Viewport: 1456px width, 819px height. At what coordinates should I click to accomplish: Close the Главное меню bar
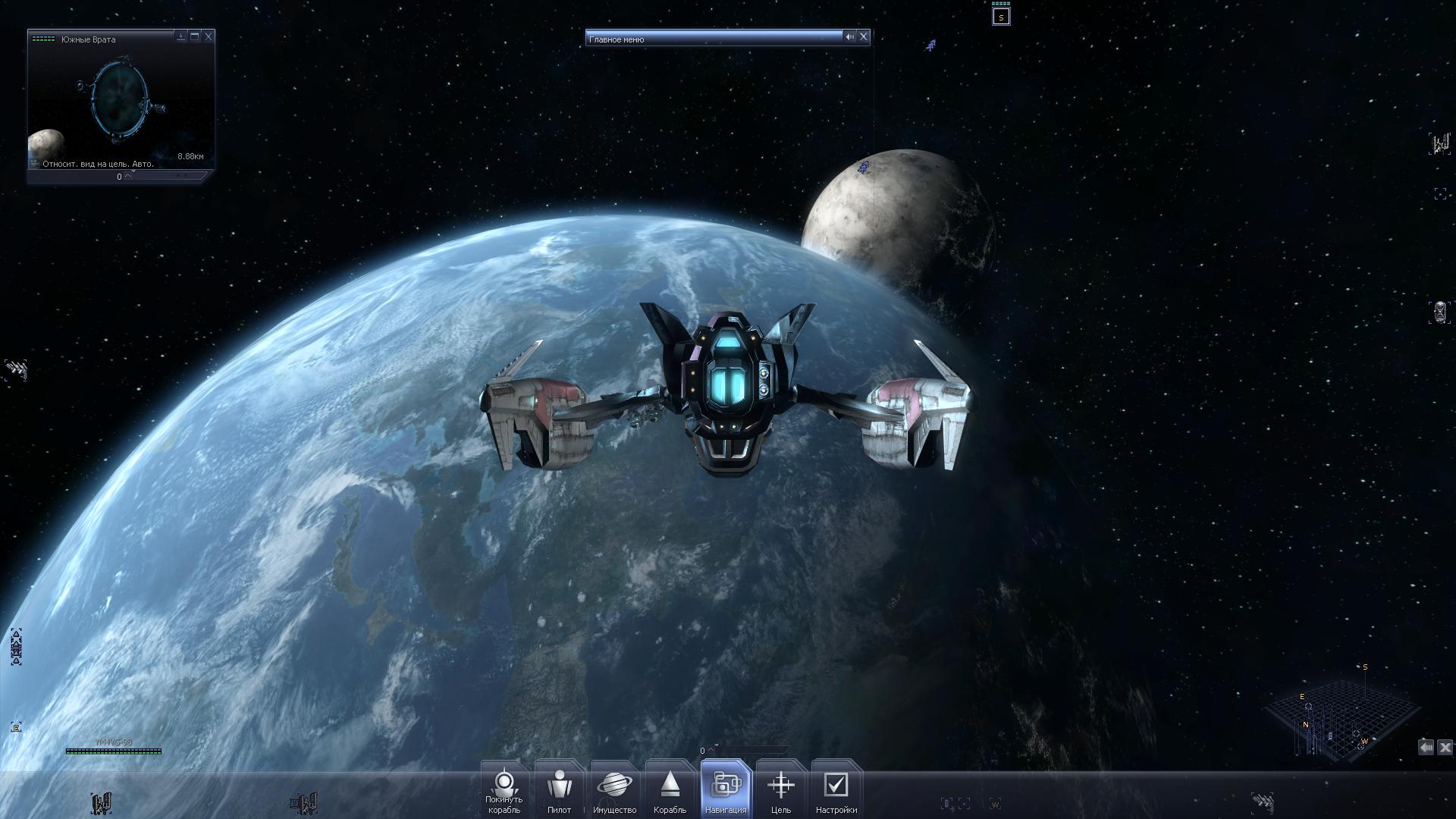click(863, 36)
